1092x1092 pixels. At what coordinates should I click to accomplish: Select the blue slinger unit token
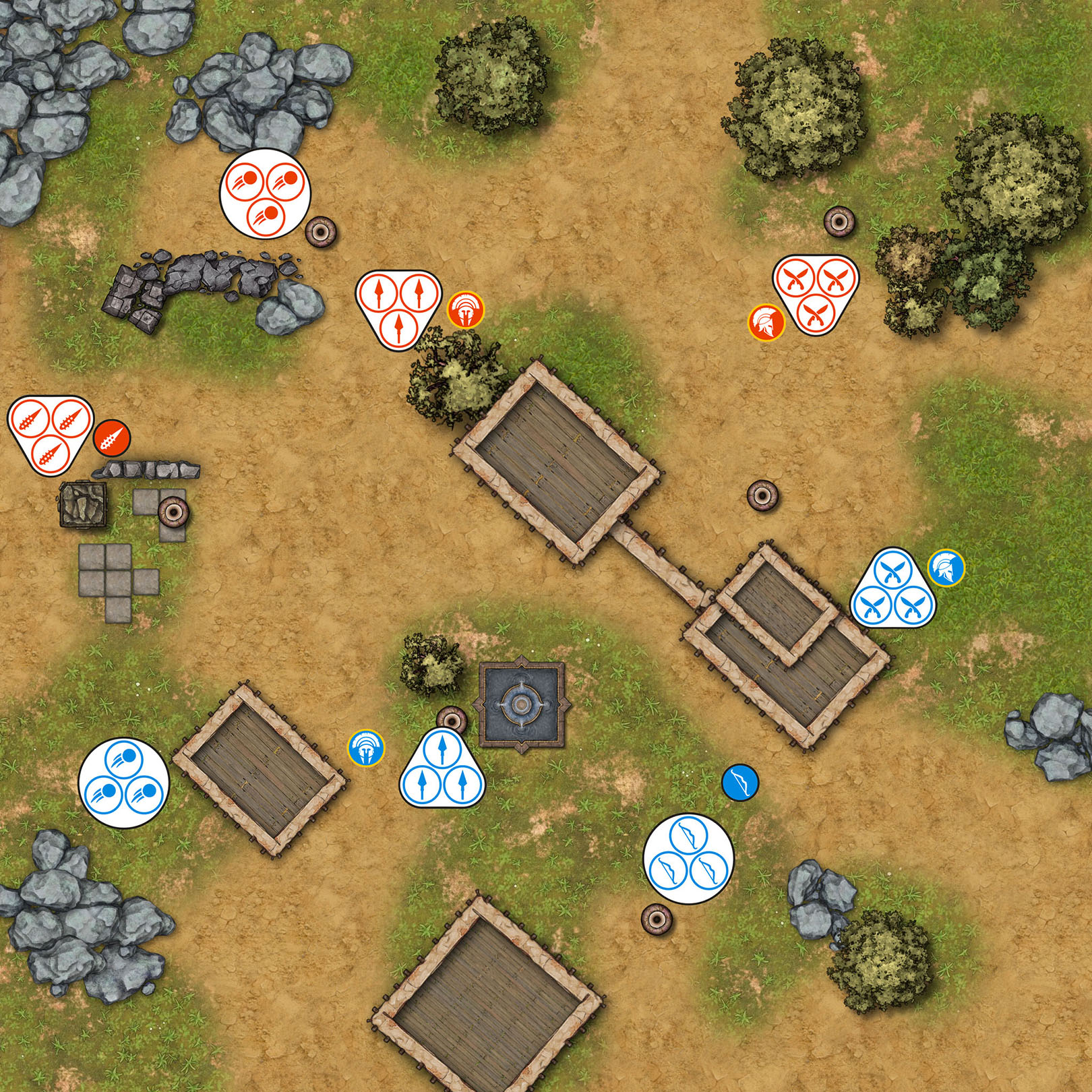click(123, 782)
